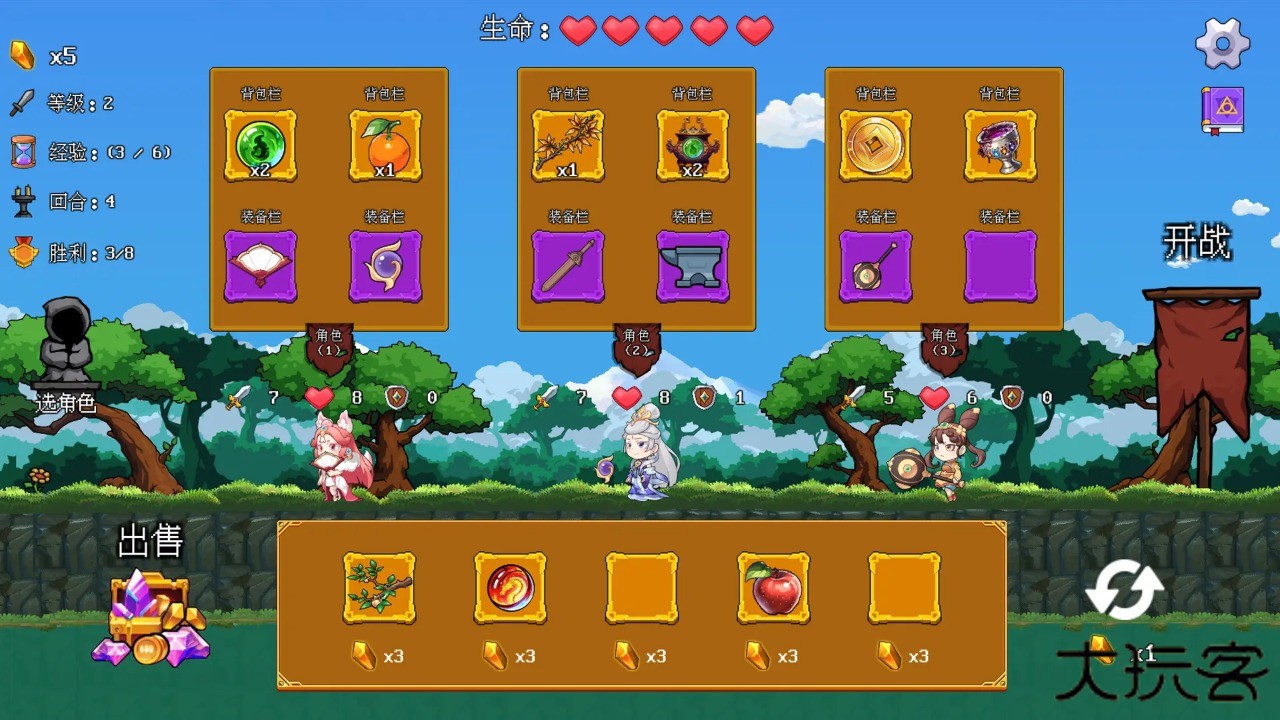Select the sword equipment slot

568,266
